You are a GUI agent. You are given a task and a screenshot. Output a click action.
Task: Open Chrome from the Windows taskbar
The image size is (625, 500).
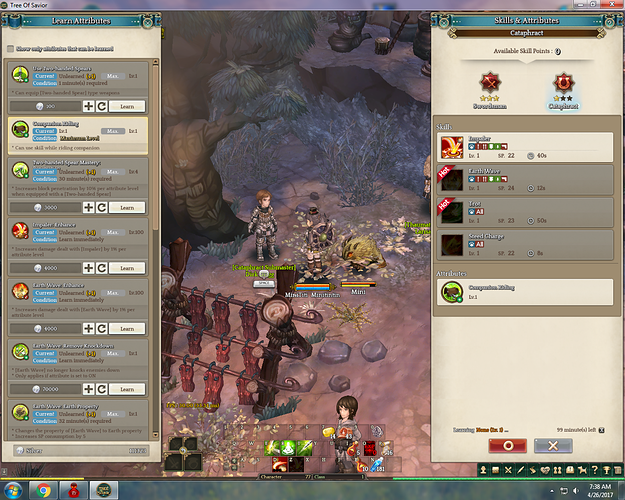tap(43, 491)
